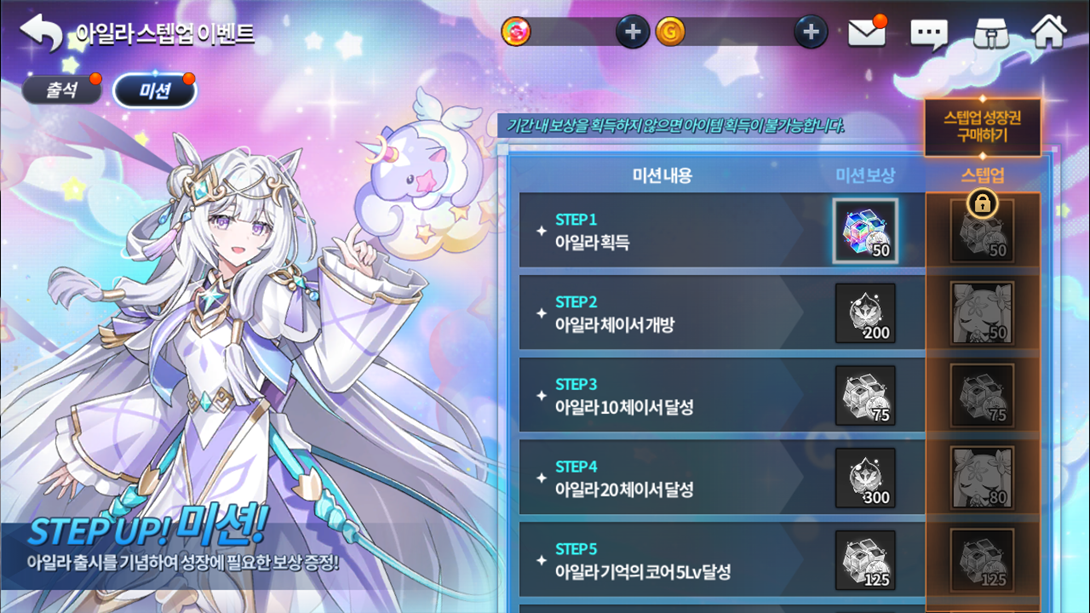This screenshot has width=1090, height=613.
Task: Open the shop stall icon
Action: [x=989, y=33]
